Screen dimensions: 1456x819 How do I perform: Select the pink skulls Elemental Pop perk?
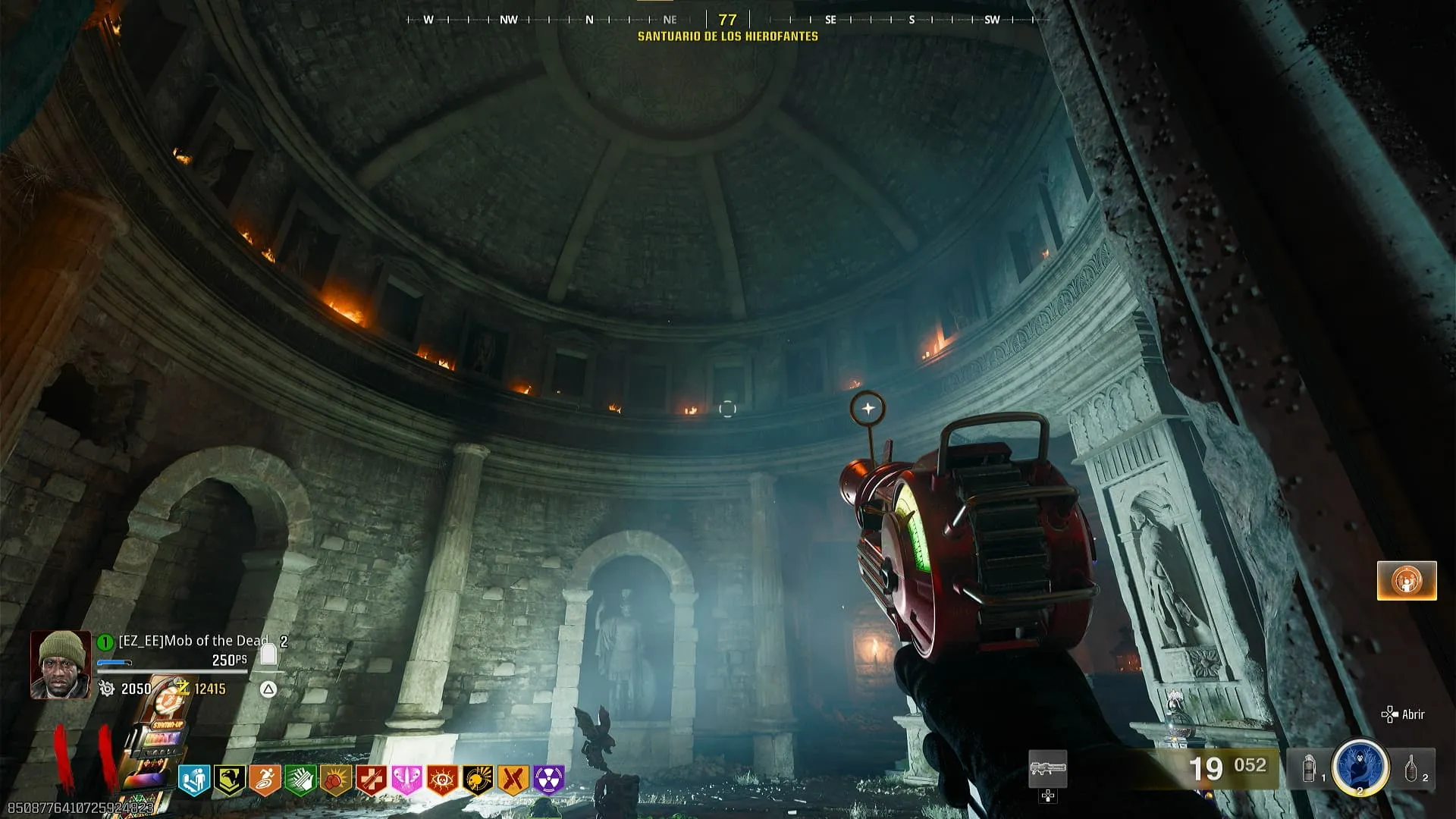406,780
